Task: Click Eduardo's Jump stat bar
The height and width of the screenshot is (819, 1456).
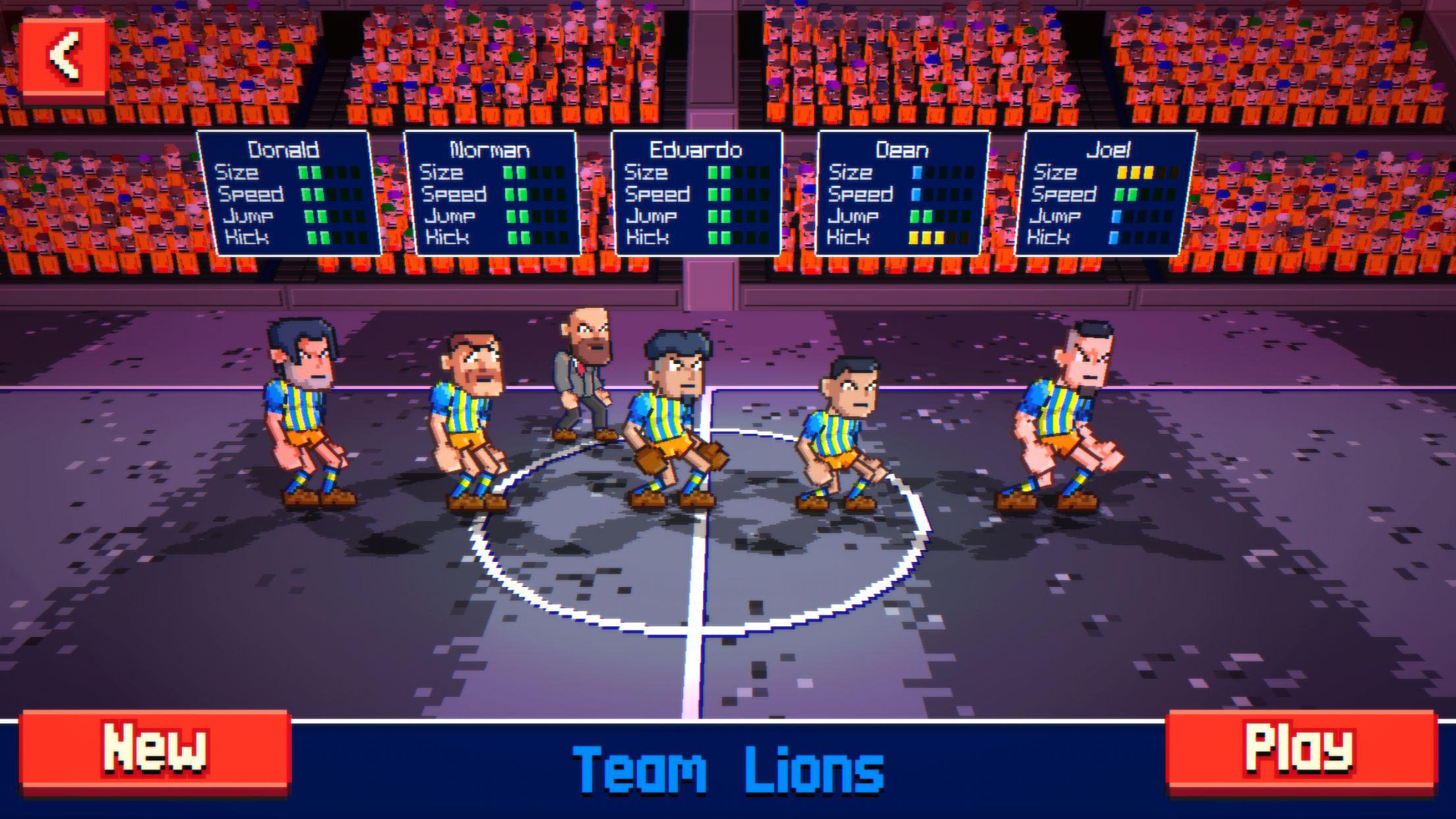Action: tap(721, 216)
